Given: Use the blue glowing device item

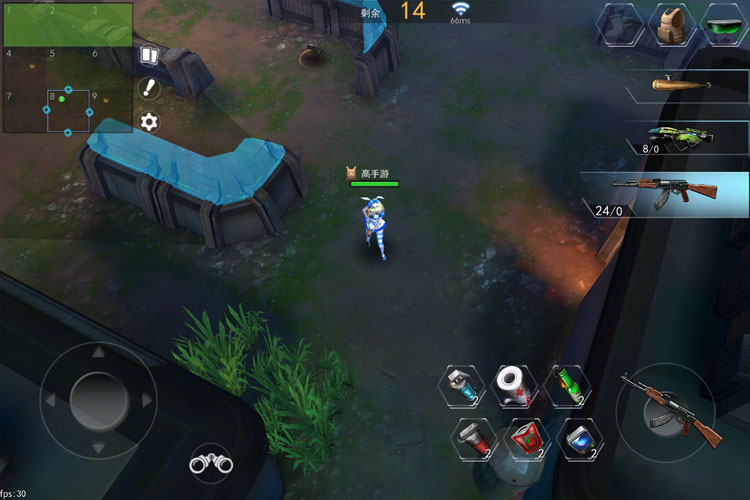Looking at the screenshot, I should click(578, 437).
